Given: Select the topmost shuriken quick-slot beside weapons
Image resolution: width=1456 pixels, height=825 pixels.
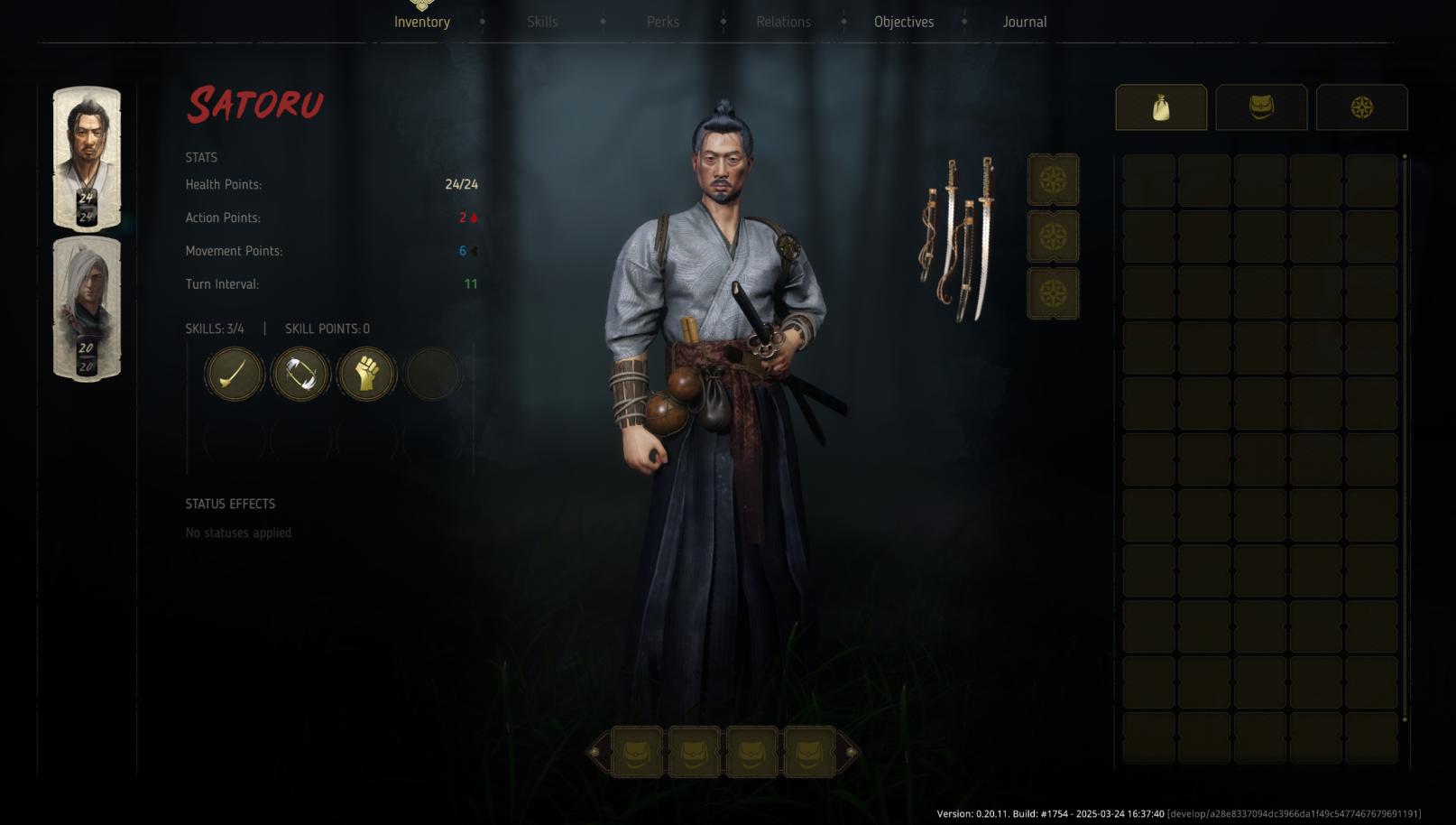Looking at the screenshot, I should [1053, 178].
